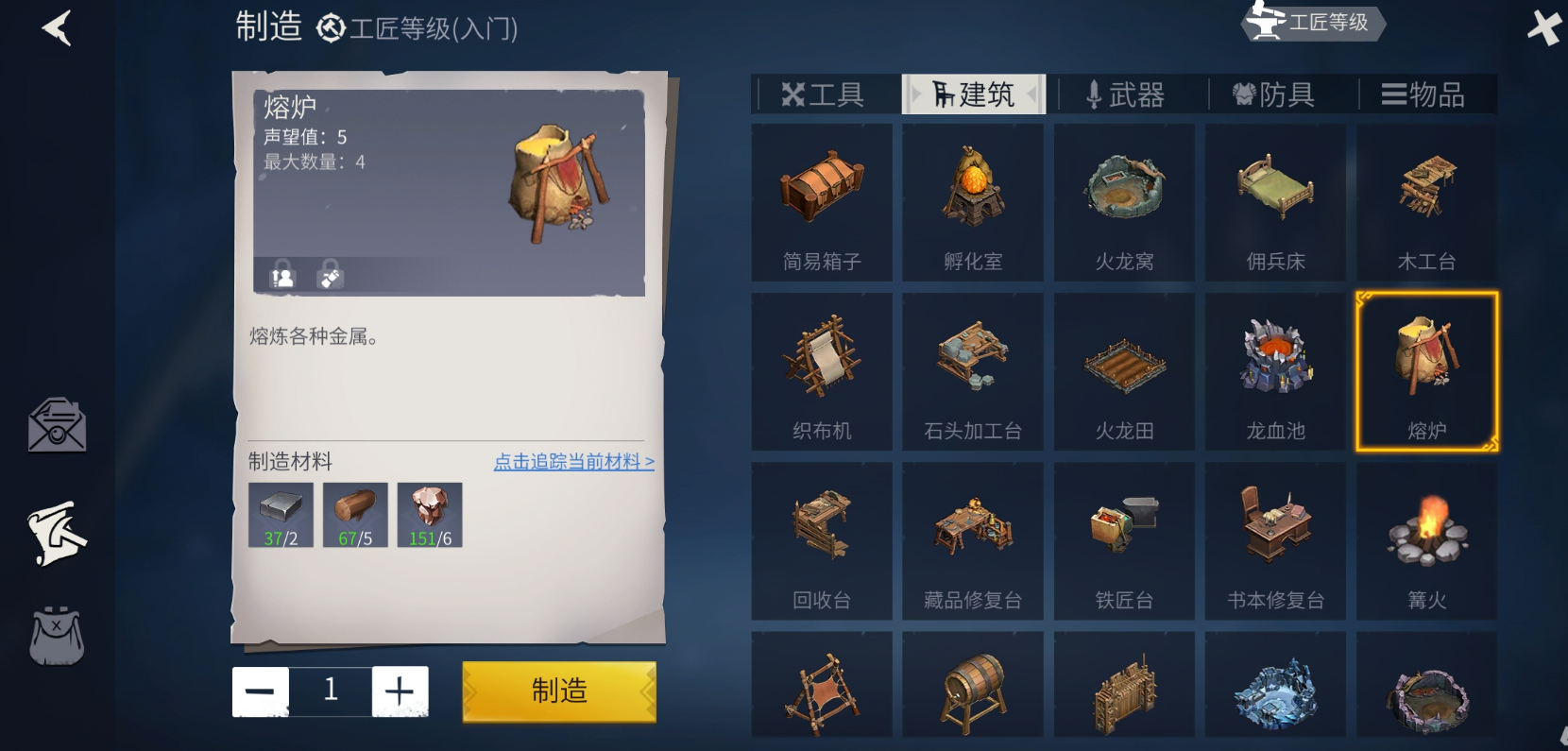1568x751 pixels.
Task: Select the 孵化室 building icon
Action: pos(972,201)
